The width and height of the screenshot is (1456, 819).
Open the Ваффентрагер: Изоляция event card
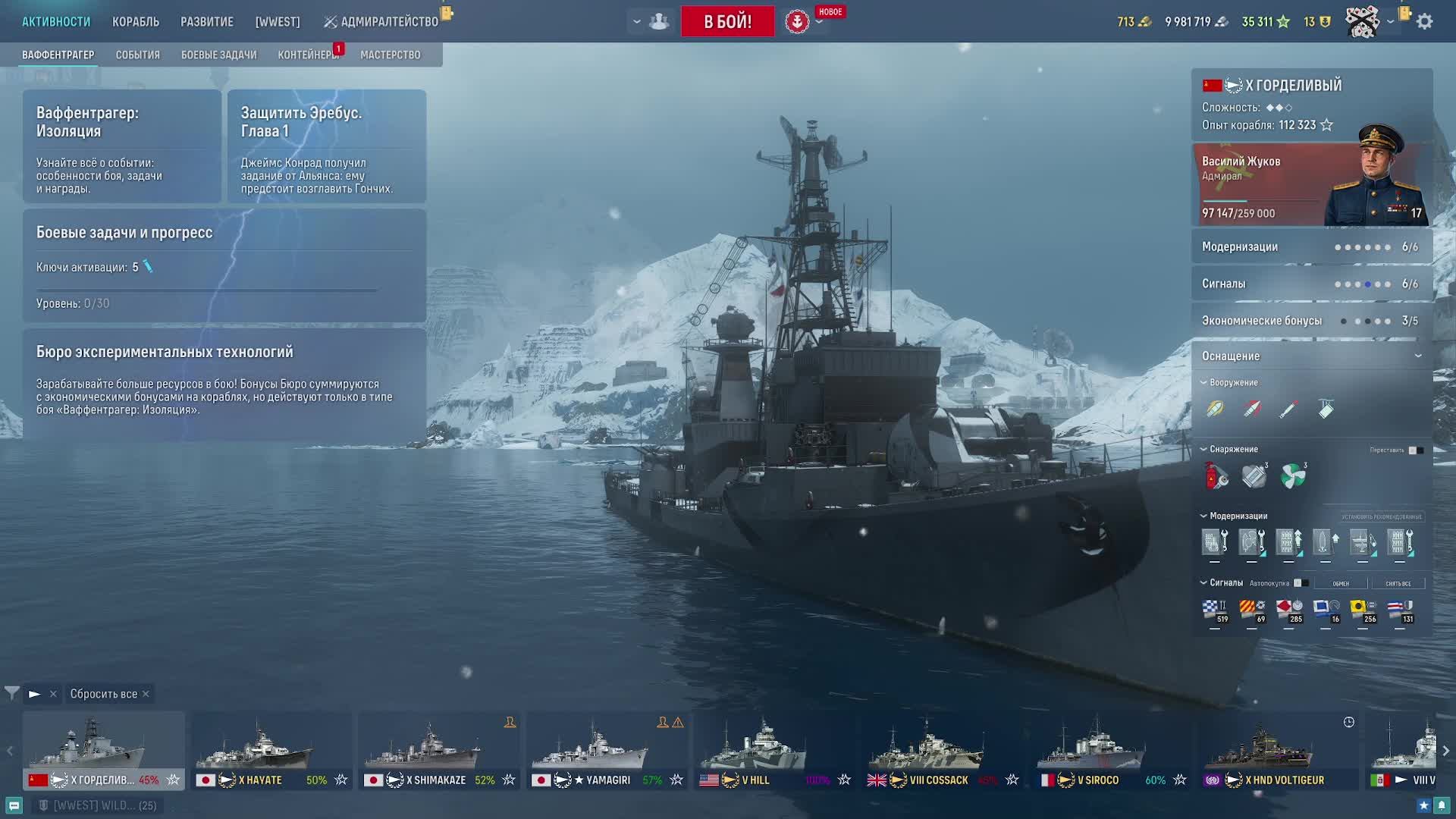coord(122,146)
